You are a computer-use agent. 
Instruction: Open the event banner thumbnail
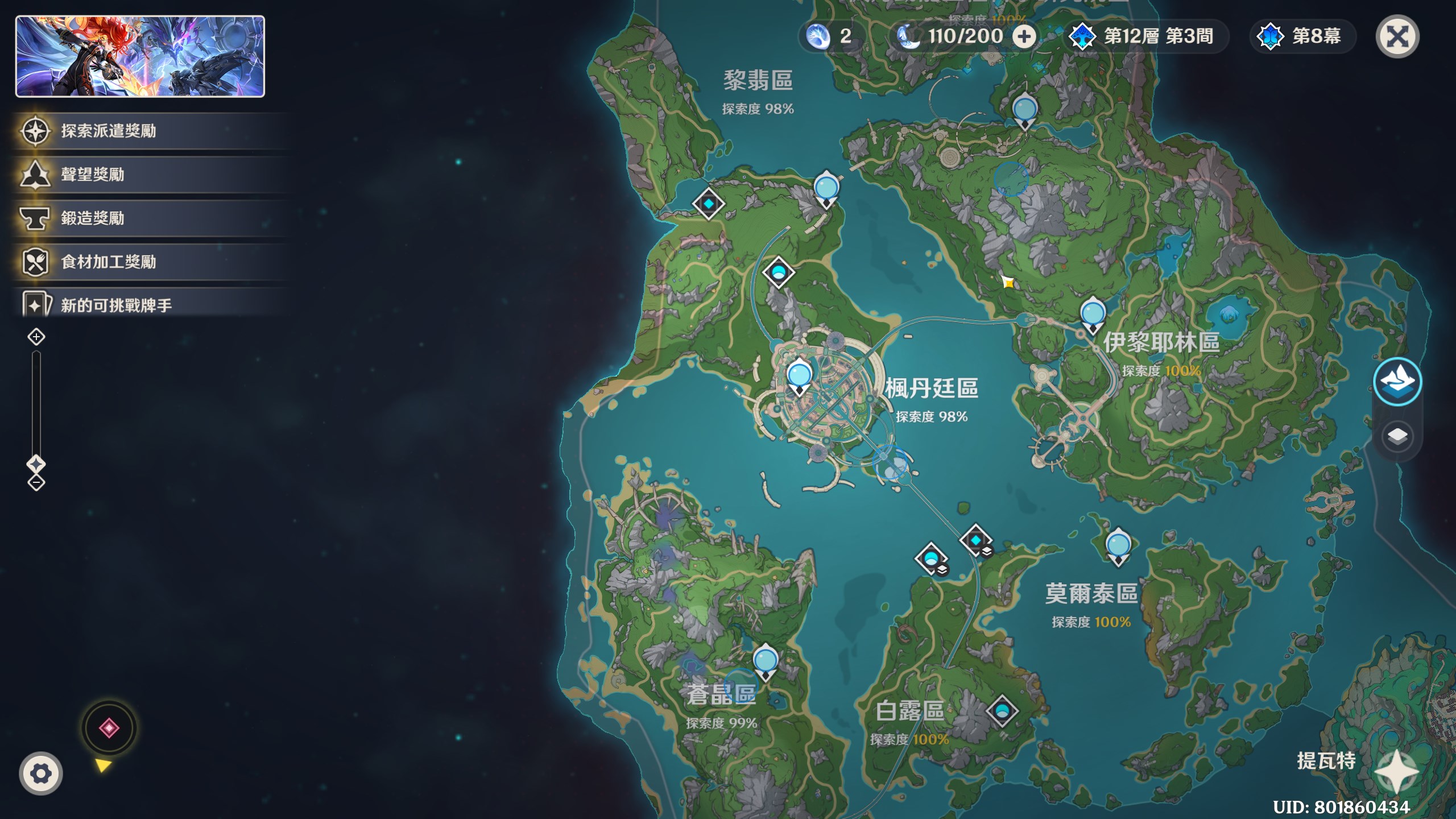(140, 56)
